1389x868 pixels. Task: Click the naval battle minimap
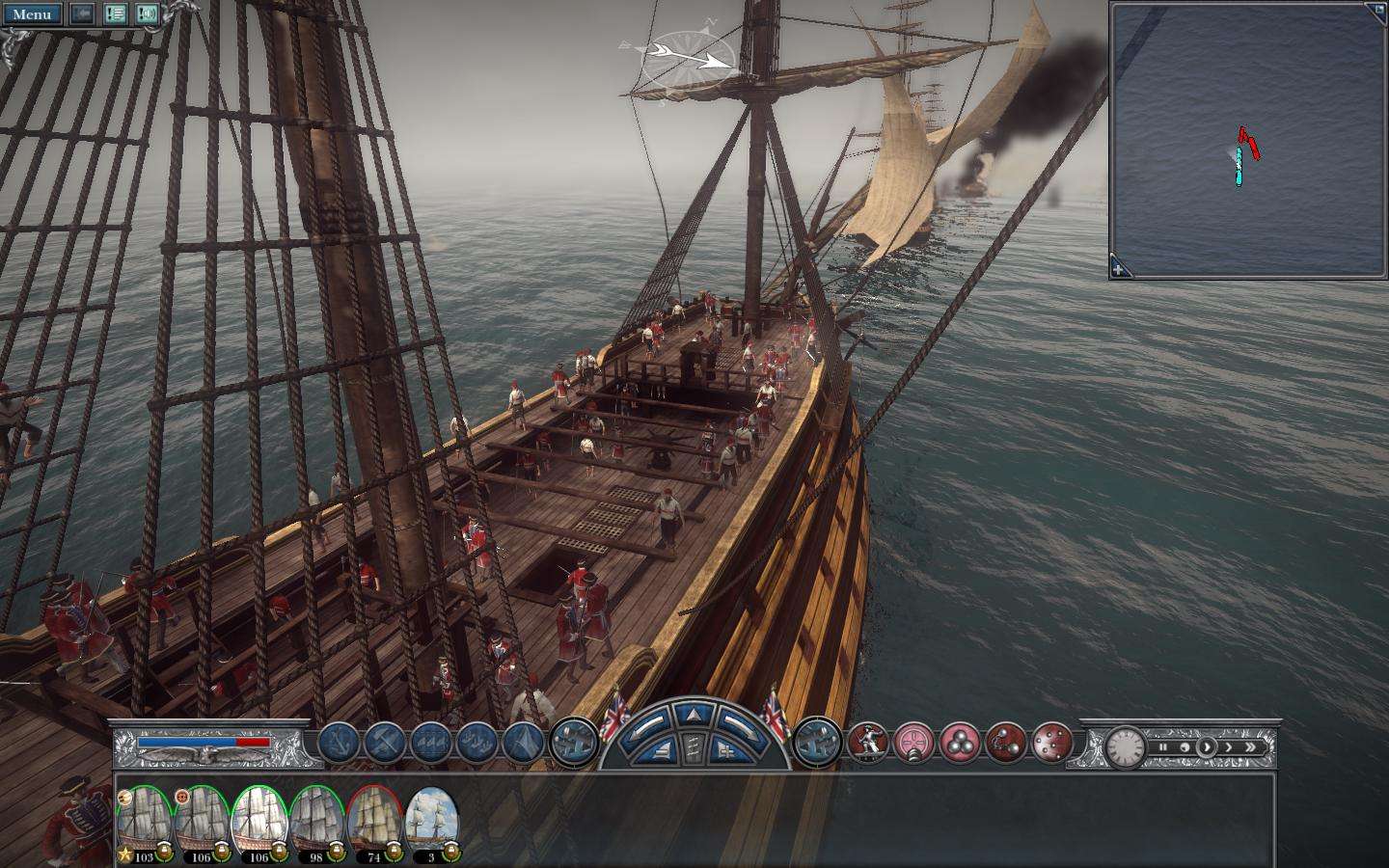1247,135
